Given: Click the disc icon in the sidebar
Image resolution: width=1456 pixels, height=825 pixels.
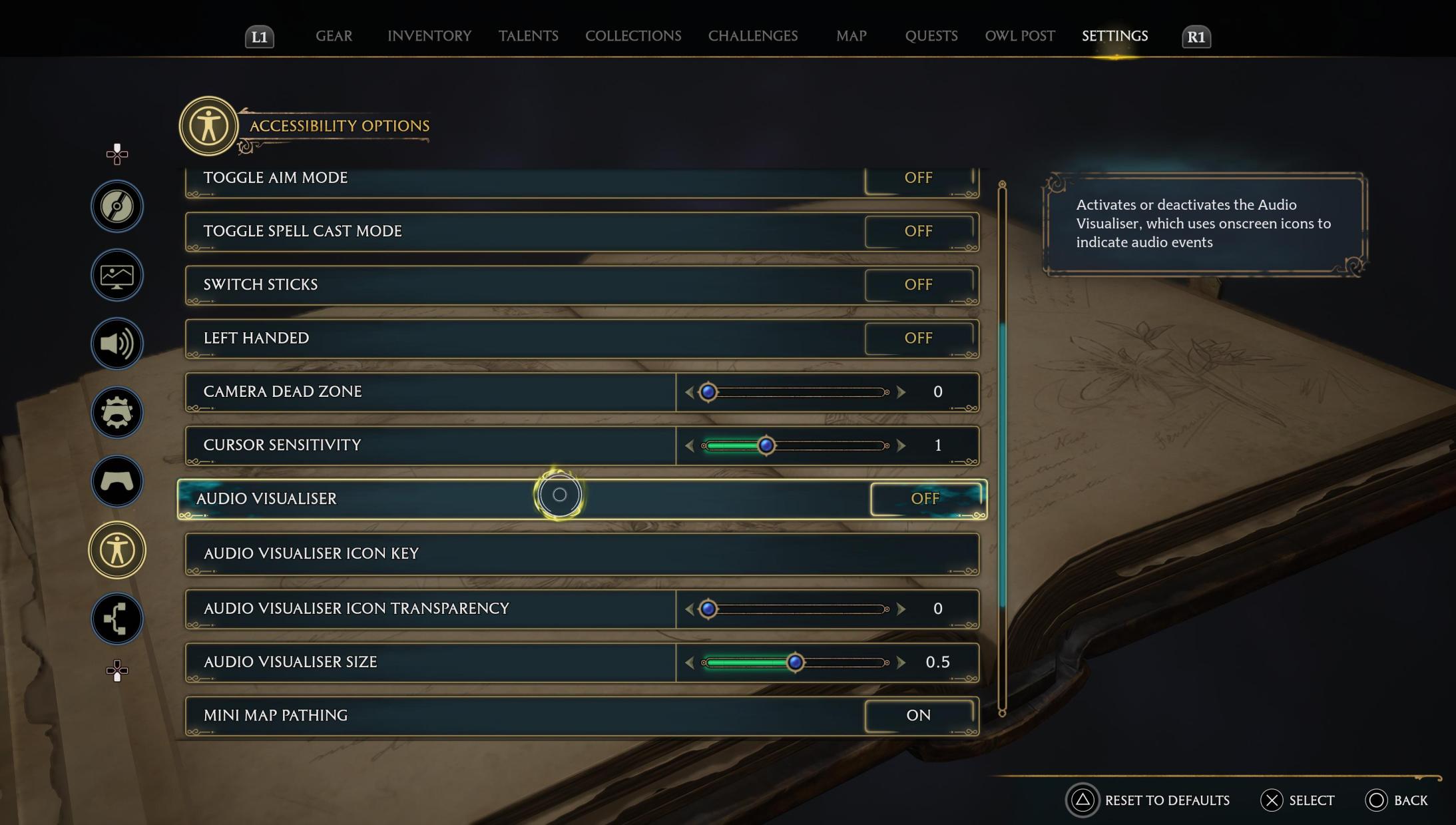Looking at the screenshot, I should click(x=117, y=206).
